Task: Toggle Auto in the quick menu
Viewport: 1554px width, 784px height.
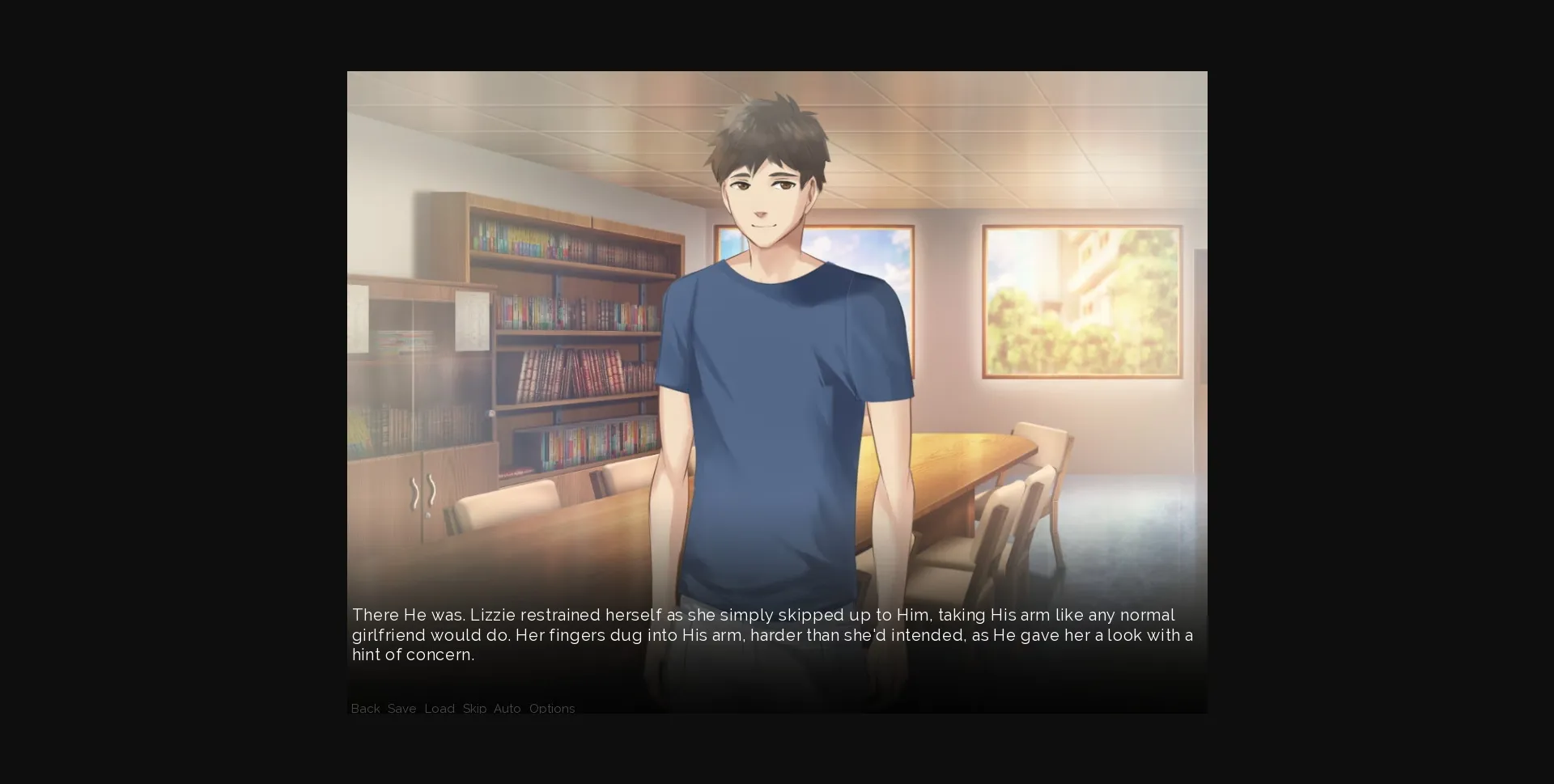Action: (507, 709)
